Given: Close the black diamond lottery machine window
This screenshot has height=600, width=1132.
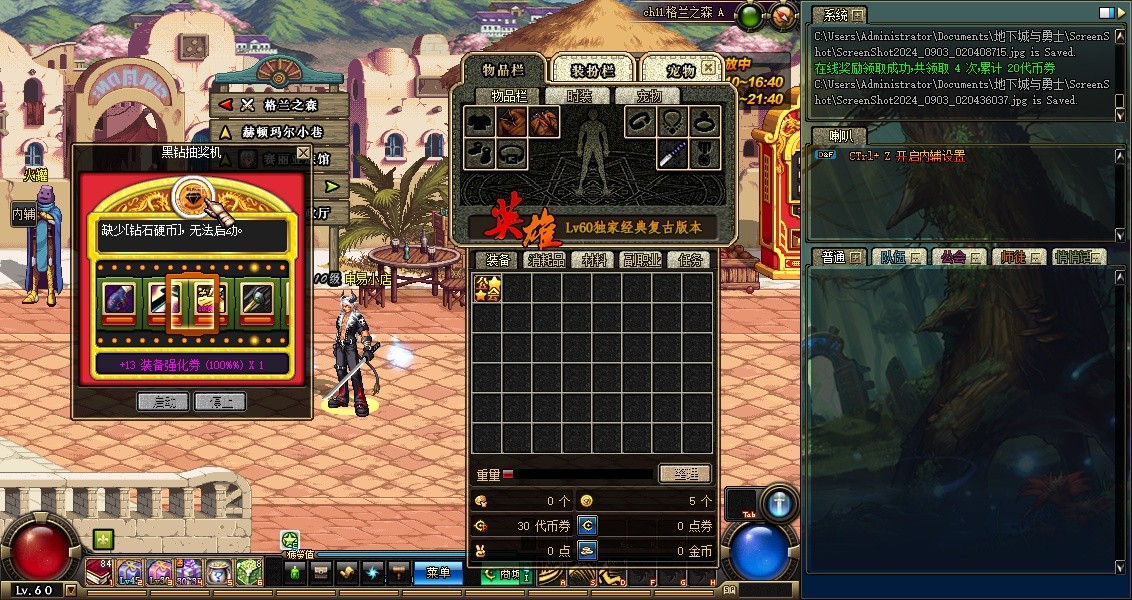Looking at the screenshot, I should pos(303,154).
